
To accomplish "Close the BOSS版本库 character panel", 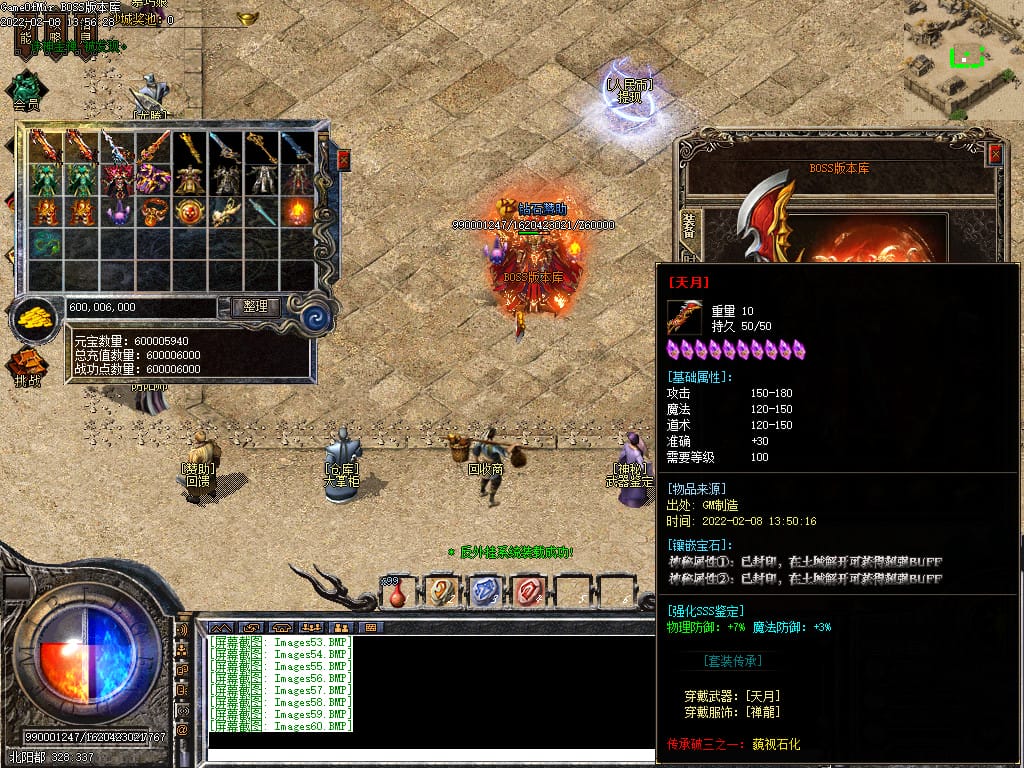I will pyautogui.click(x=994, y=154).
